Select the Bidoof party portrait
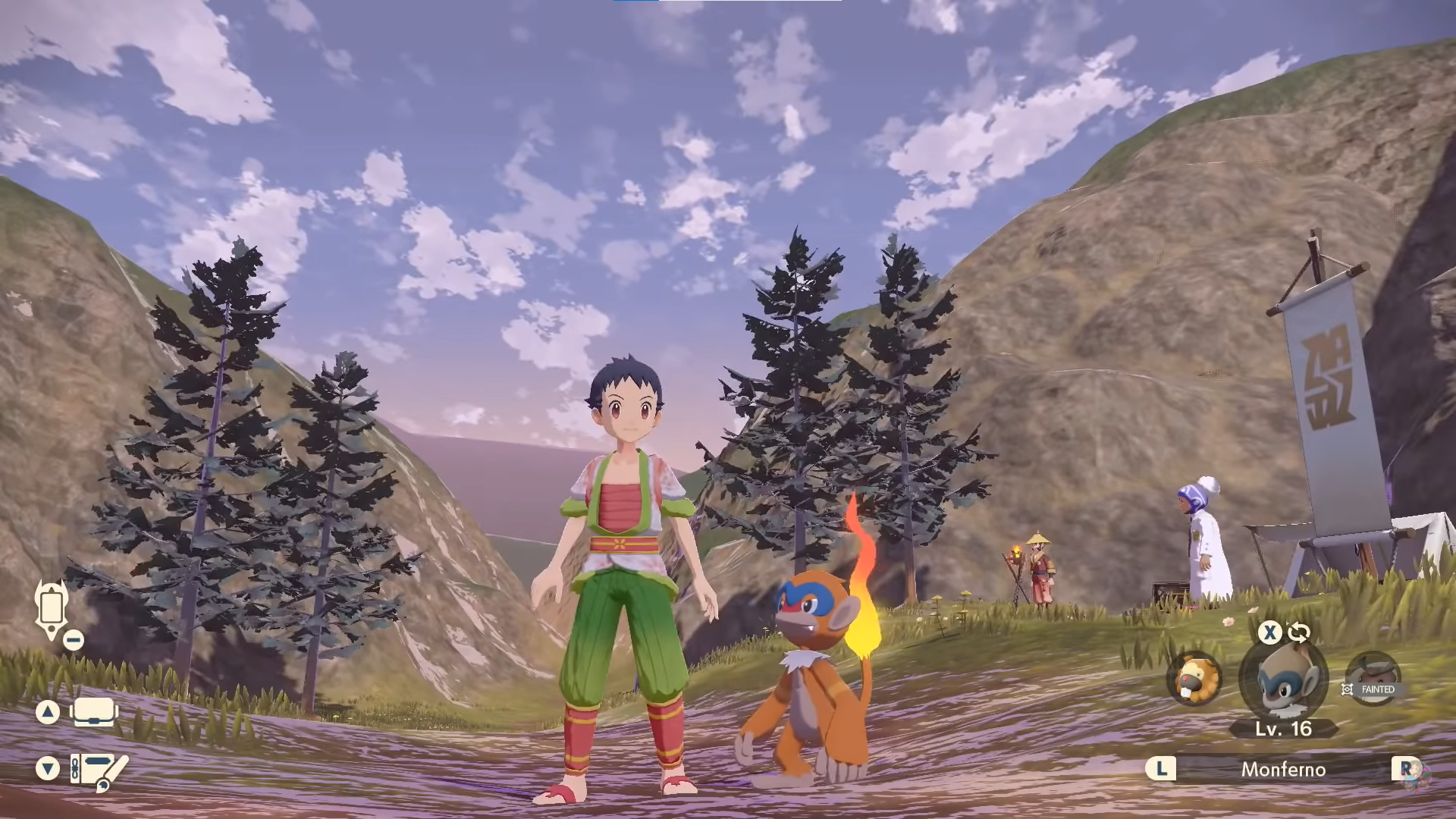 [1194, 679]
